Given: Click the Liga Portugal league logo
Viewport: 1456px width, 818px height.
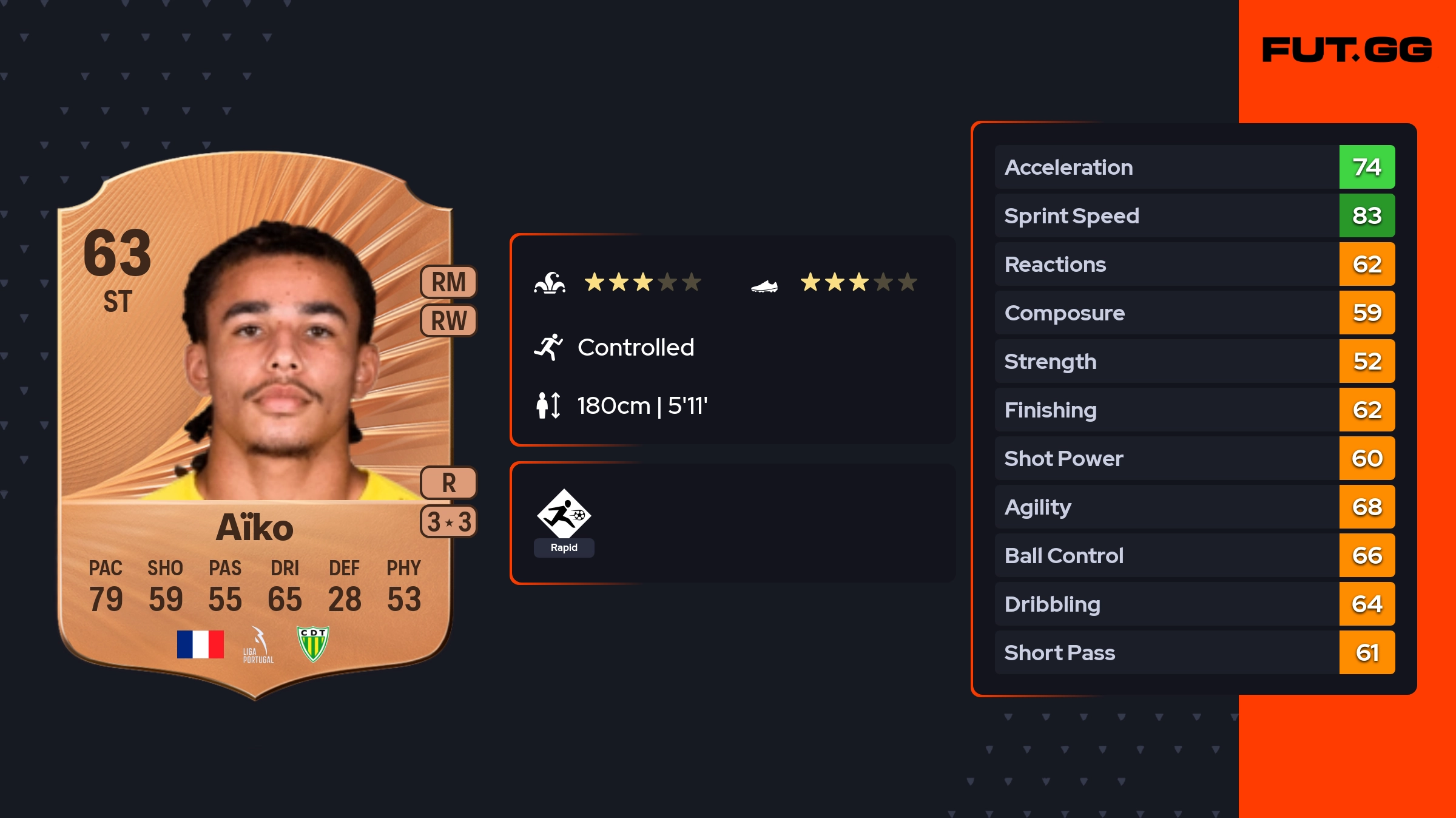Looking at the screenshot, I should point(258,645).
